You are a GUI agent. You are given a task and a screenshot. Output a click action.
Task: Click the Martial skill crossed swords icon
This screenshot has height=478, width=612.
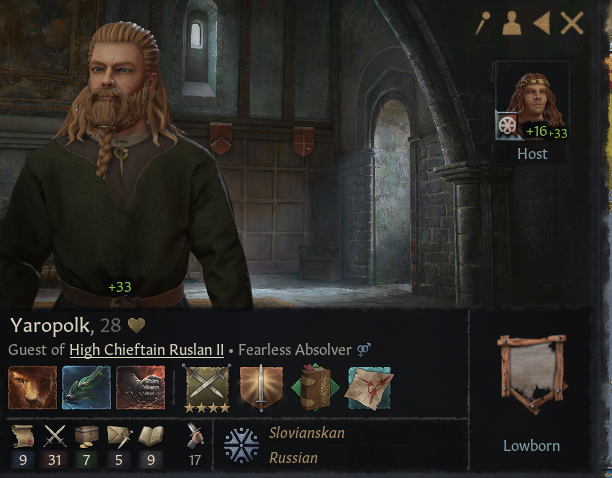(x=56, y=435)
